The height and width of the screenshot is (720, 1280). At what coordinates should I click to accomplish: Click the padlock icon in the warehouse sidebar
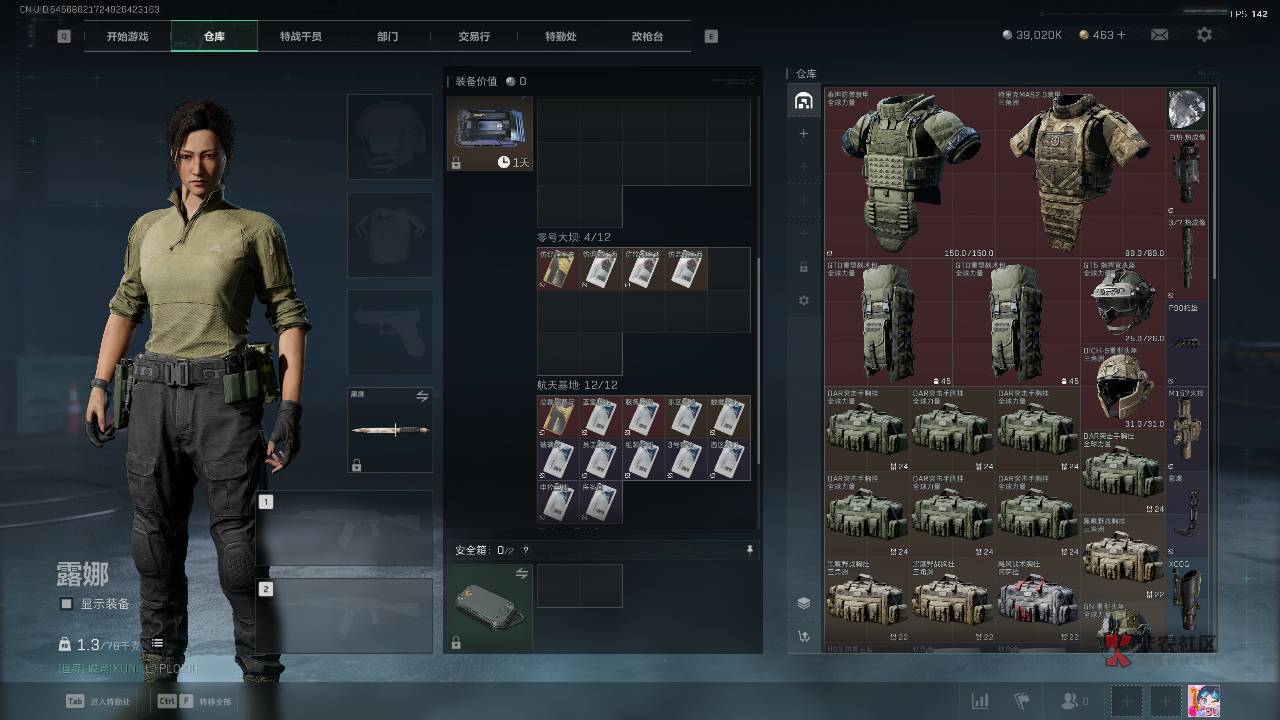click(x=803, y=267)
